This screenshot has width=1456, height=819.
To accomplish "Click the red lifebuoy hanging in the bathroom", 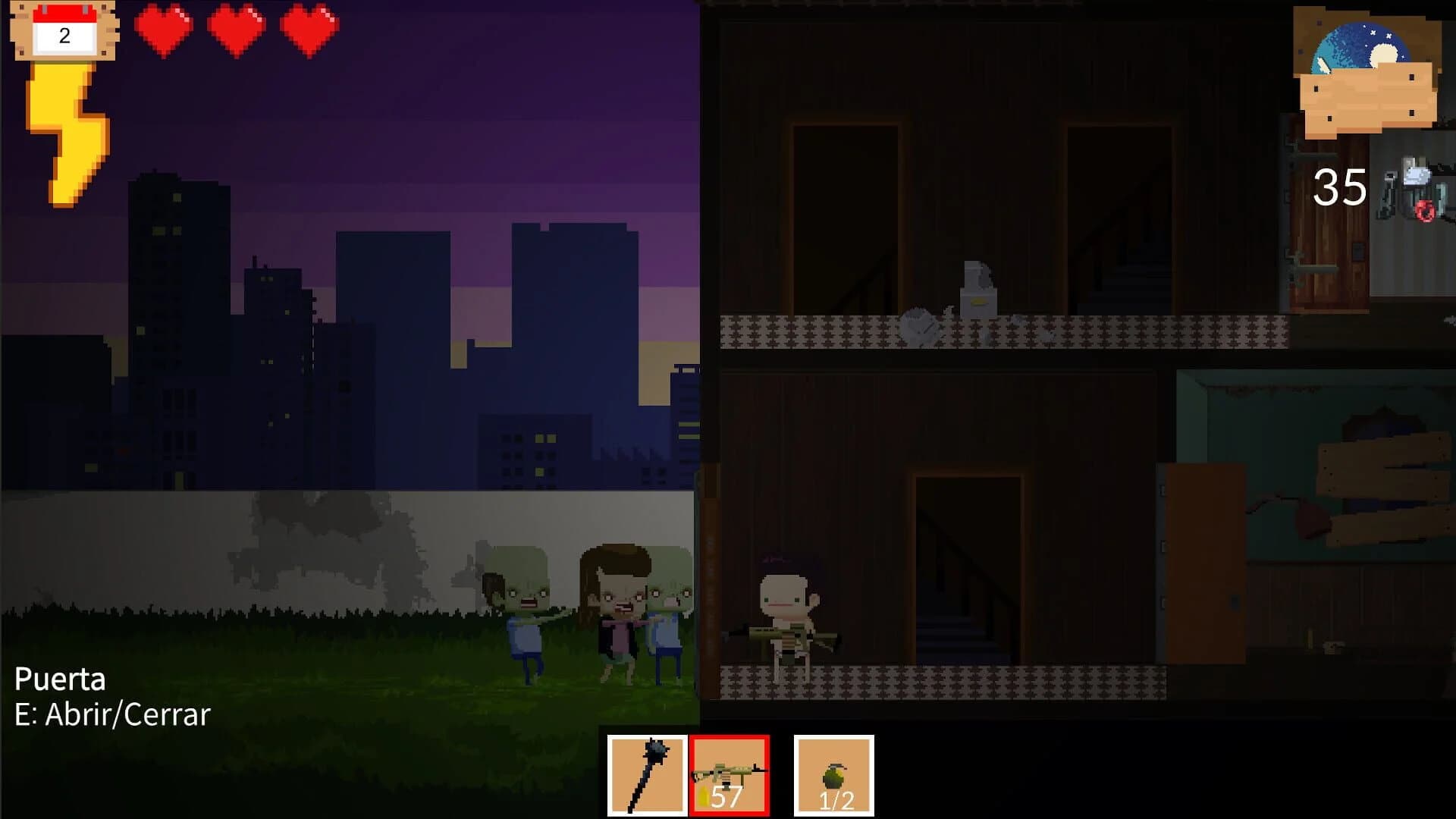I will [1426, 211].
